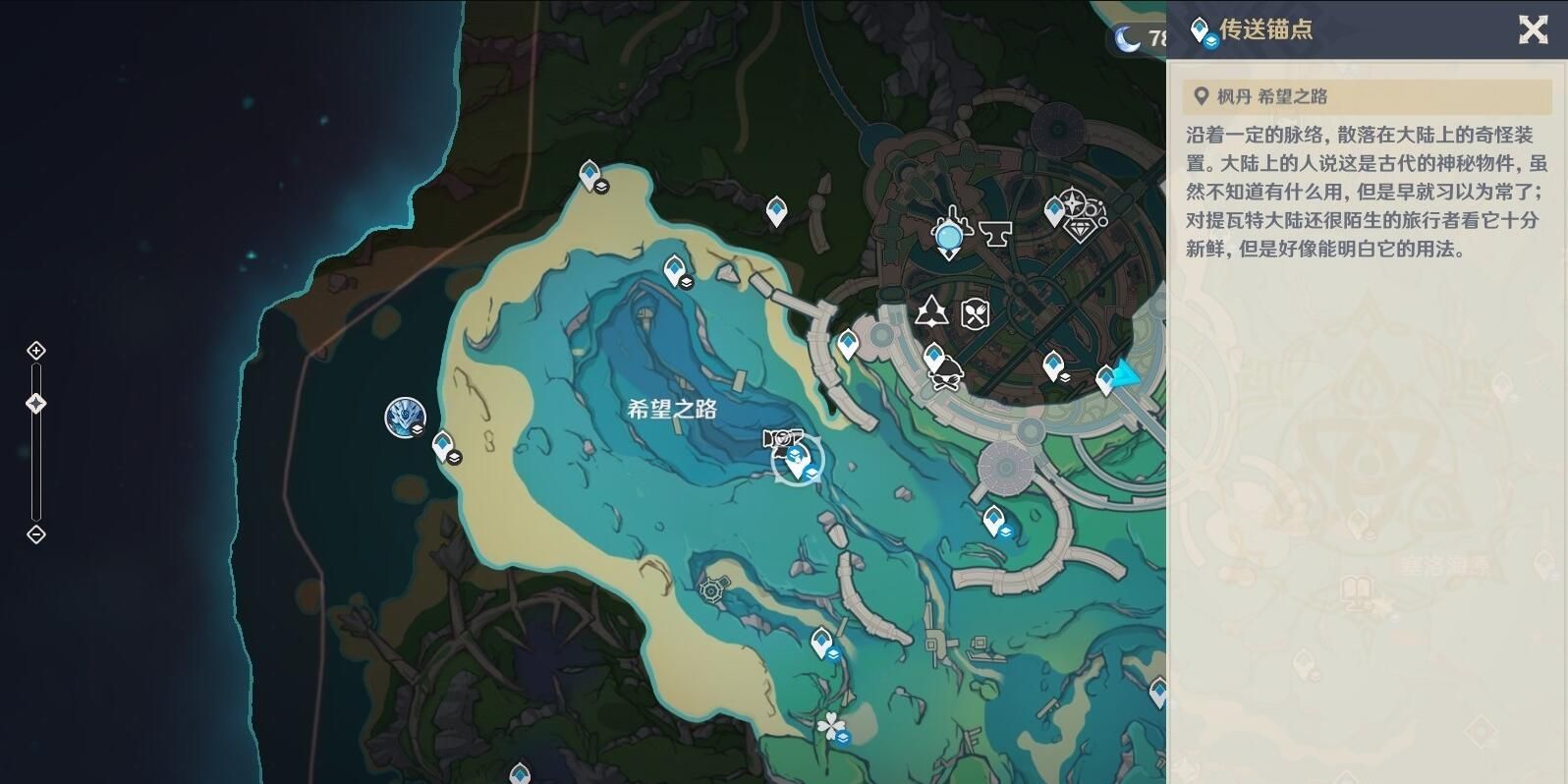Click the camera viewpoint icon near 希望之路 label
Viewport: 1568px width, 784px height.
783,438
